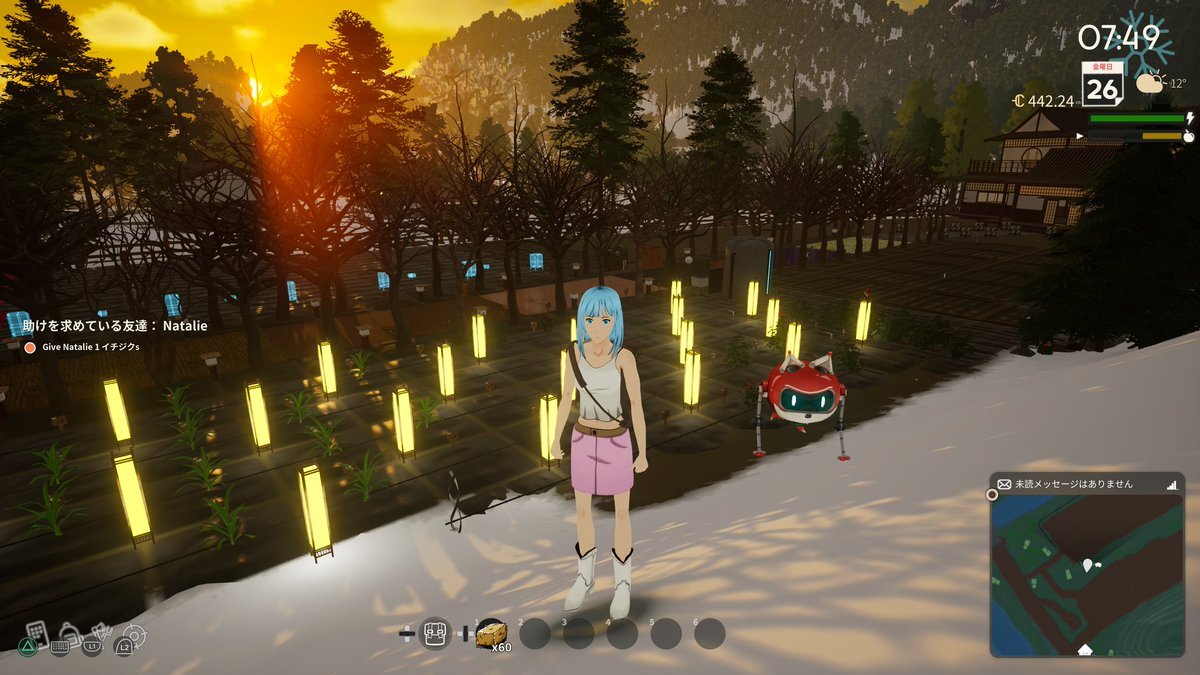Click the weather cloud-and-sun icon

pos(1149,84)
